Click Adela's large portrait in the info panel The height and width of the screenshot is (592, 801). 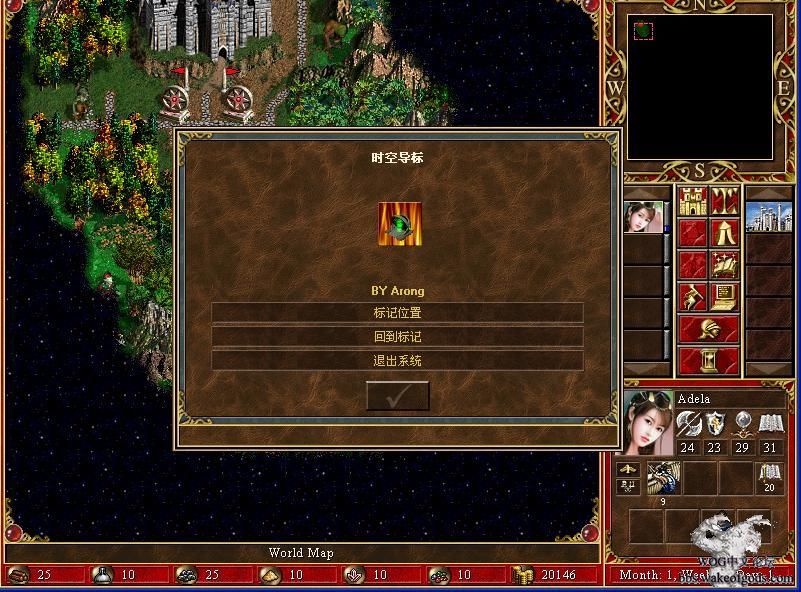[648, 422]
